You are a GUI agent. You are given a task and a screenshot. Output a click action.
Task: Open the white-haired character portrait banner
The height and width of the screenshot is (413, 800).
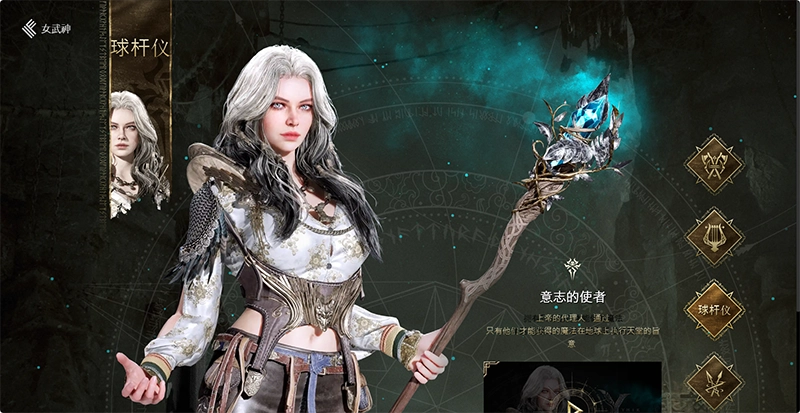coord(139,150)
